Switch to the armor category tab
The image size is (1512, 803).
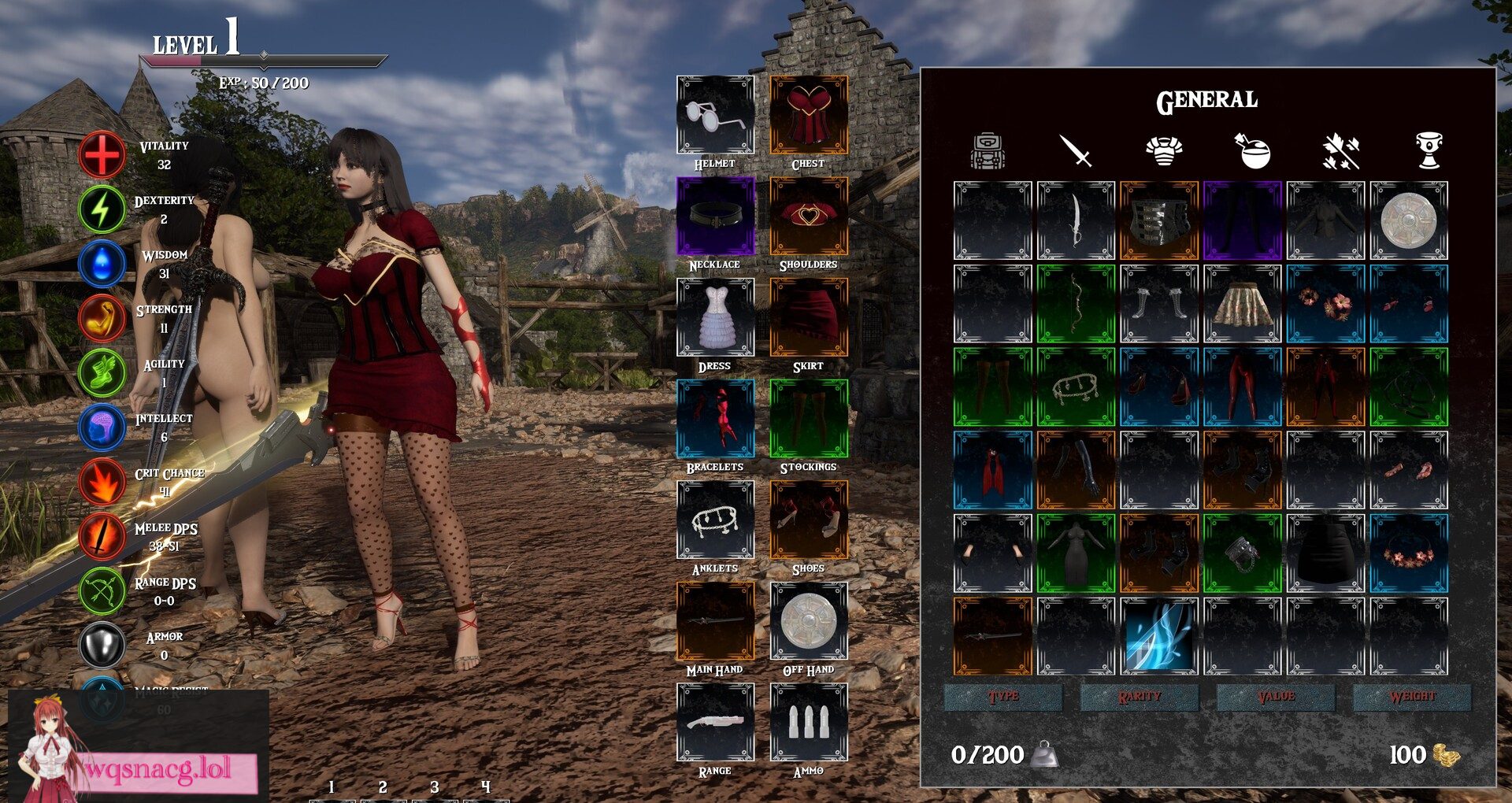click(1164, 150)
